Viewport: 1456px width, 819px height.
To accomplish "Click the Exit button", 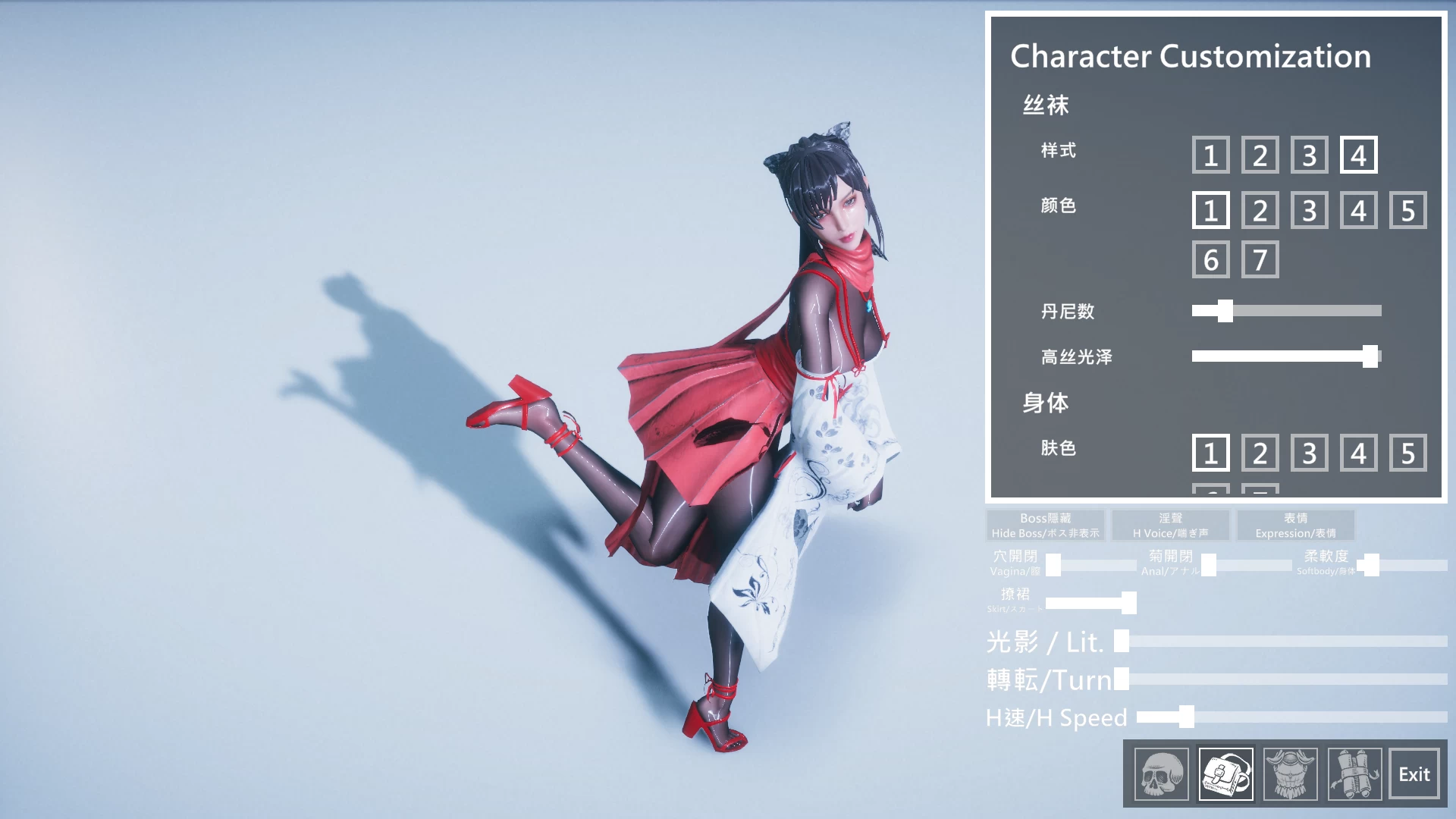I will [1414, 773].
